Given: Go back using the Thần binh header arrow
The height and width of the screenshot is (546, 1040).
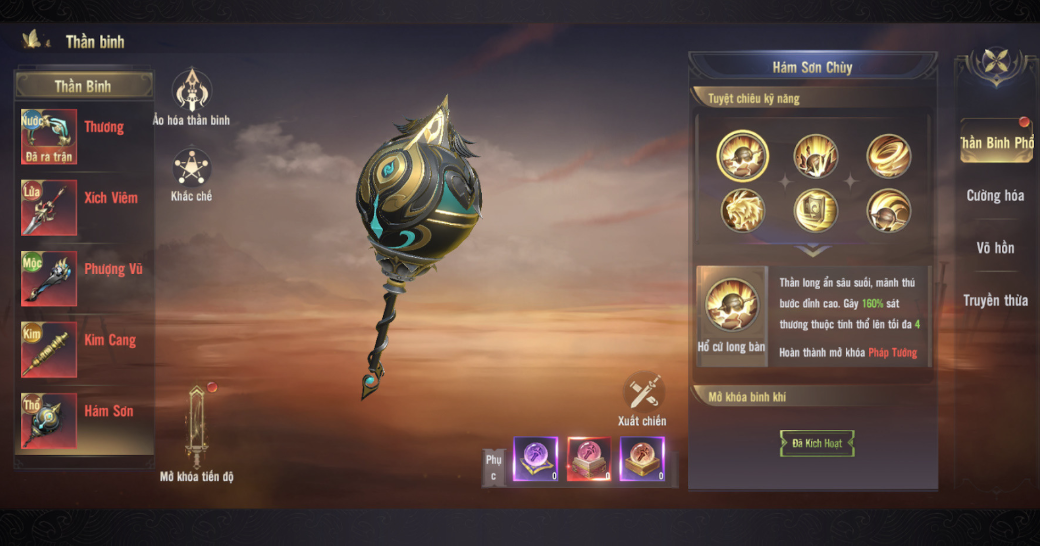Looking at the screenshot, I should [36, 41].
